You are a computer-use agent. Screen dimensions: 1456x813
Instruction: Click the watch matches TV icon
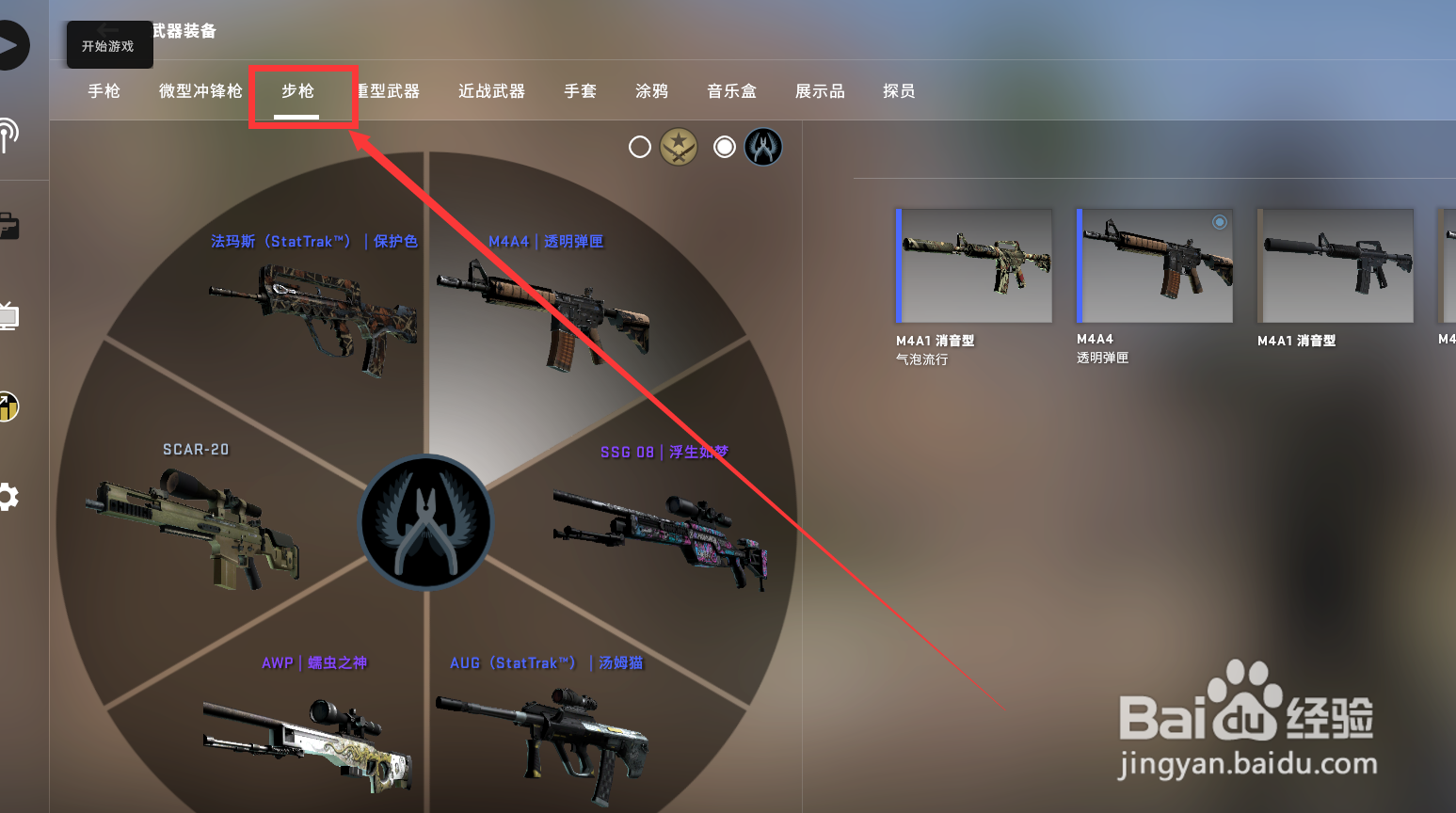[x=9, y=315]
